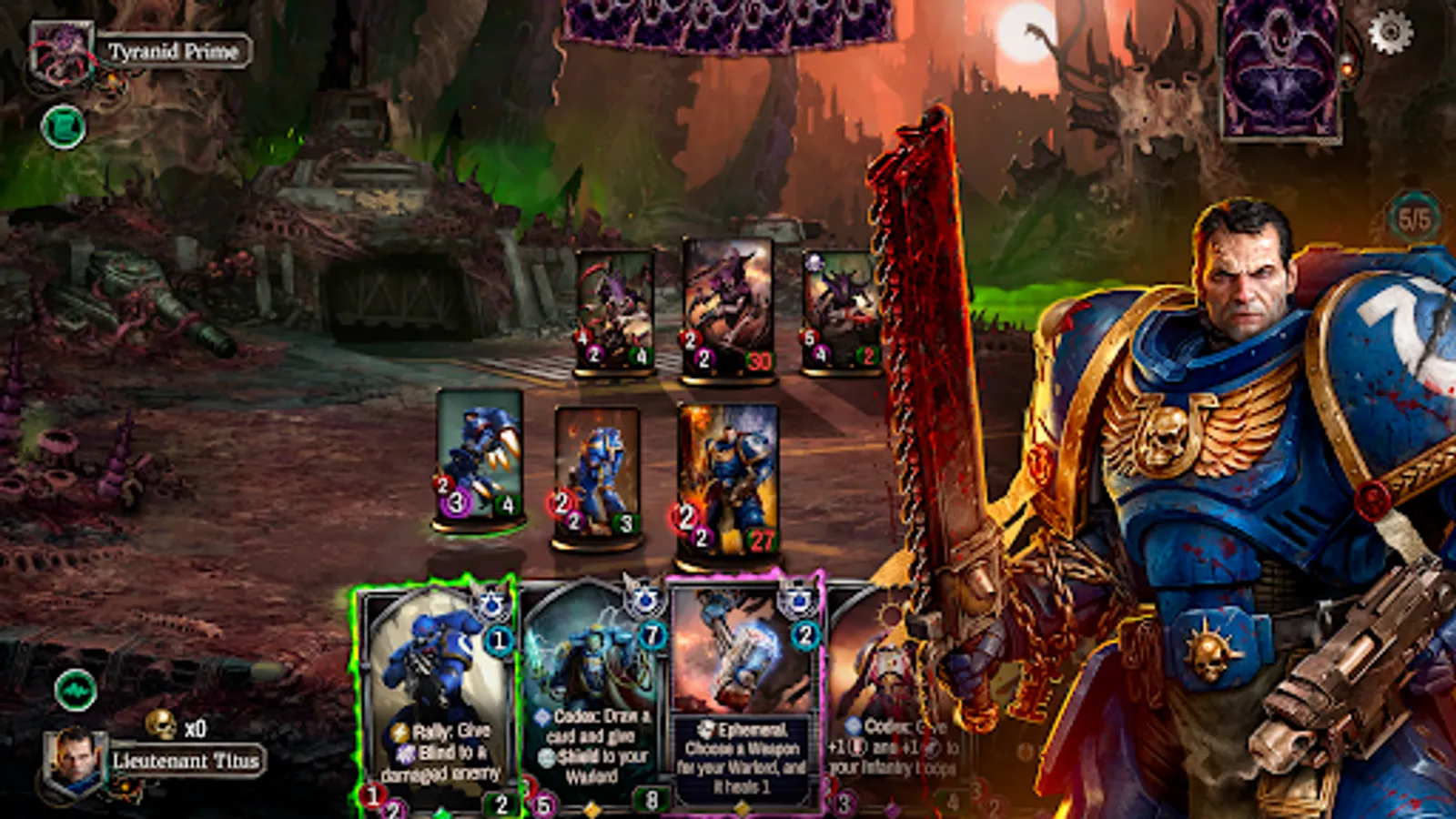Image resolution: width=1456 pixels, height=819 pixels.
Task: Click the Tyranid Prime name banner
Action: [173, 51]
